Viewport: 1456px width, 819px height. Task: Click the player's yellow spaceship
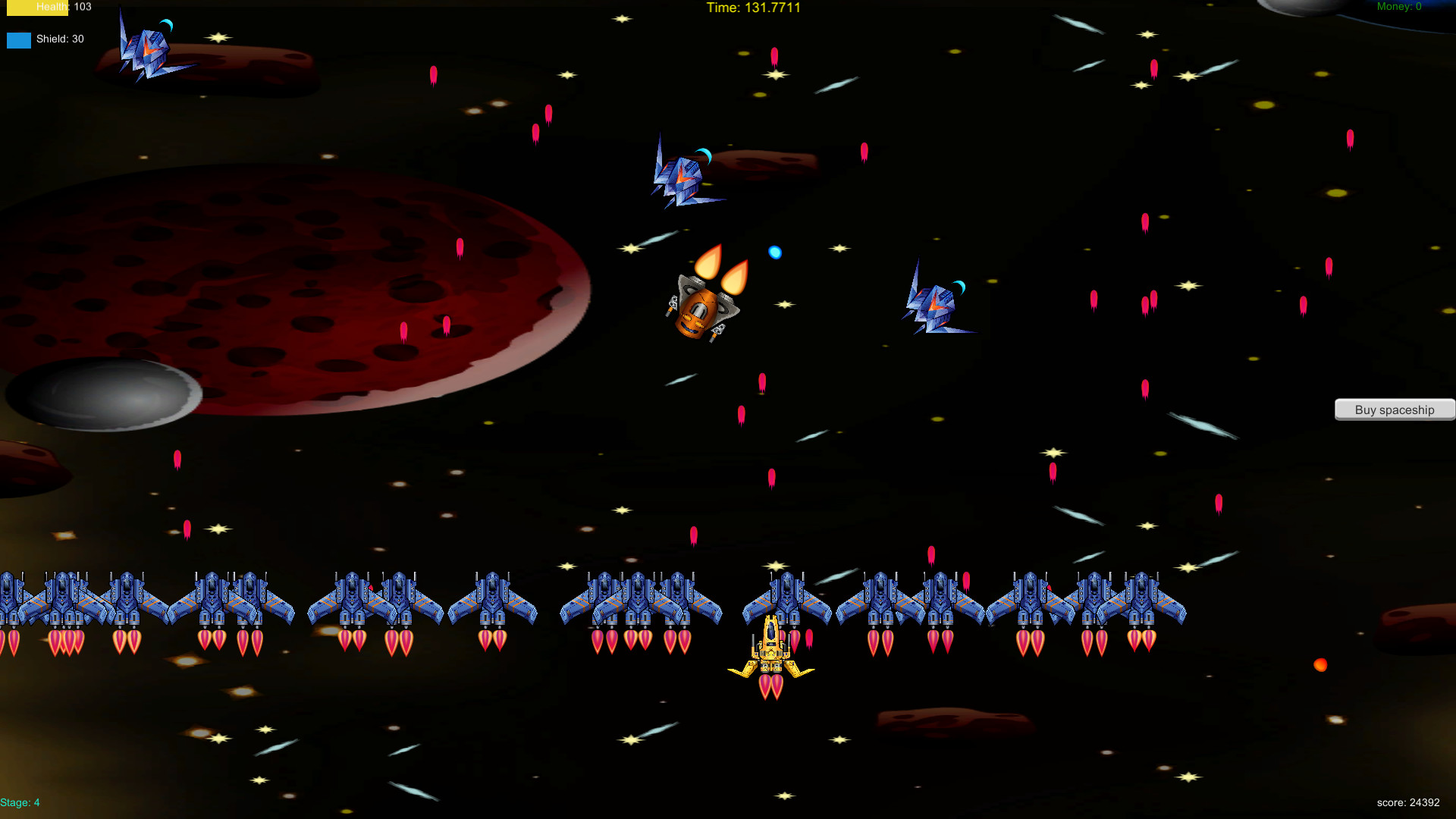(x=772, y=652)
